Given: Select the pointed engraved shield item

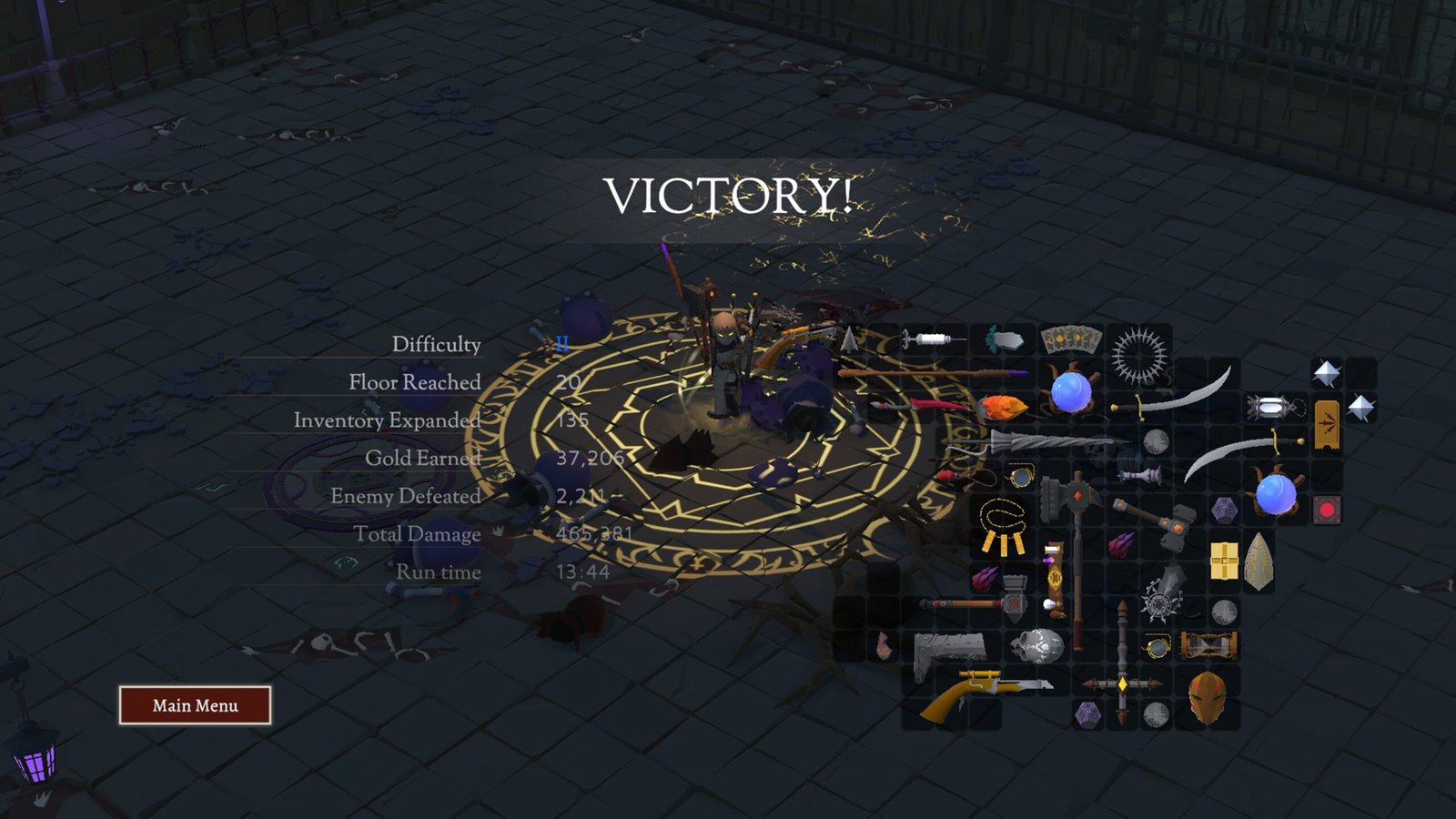Looking at the screenshot, I should (1259, 561).
